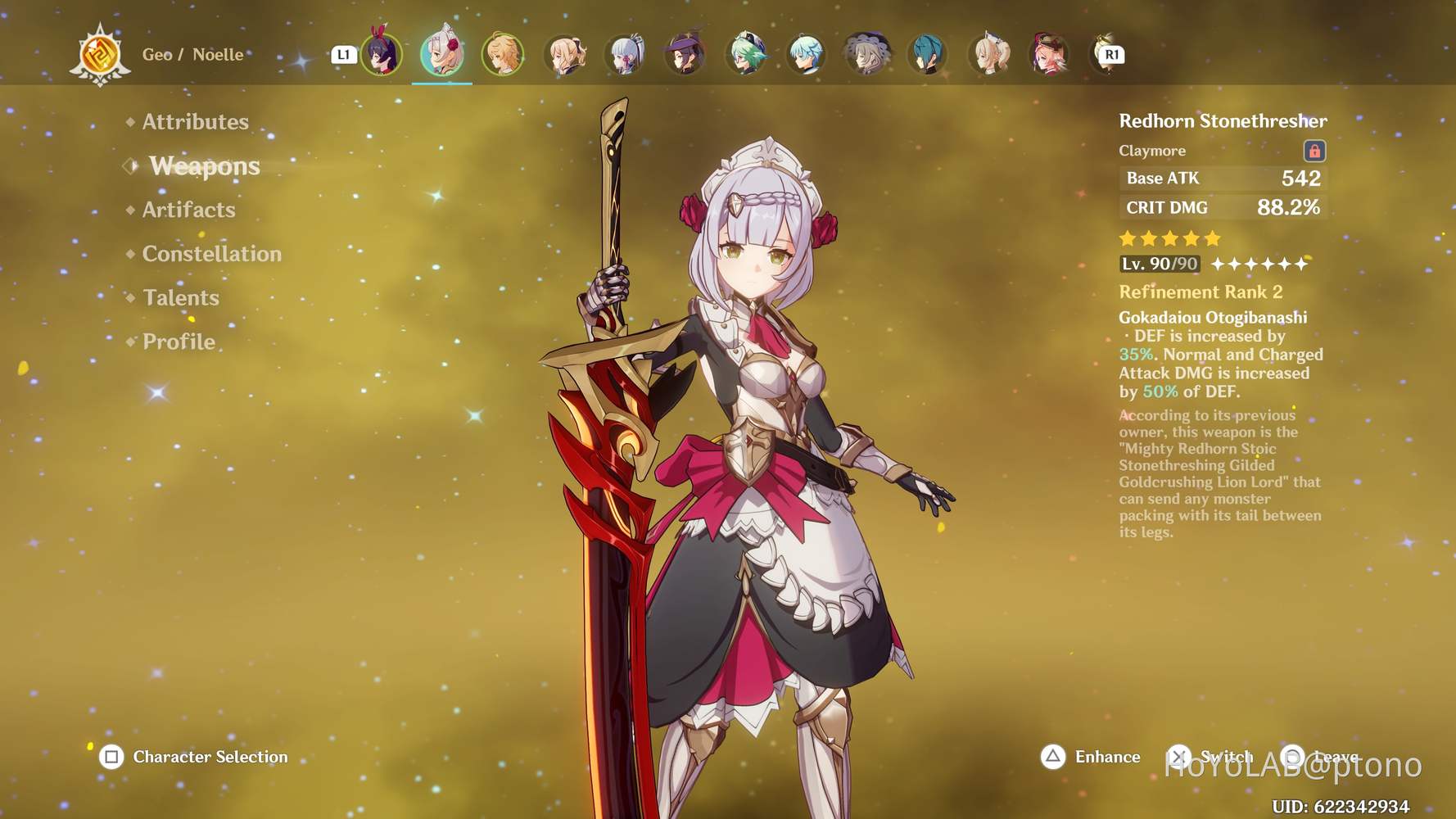
Task: Click the L1 page navigation icon
Action: (x=344, y=54)
